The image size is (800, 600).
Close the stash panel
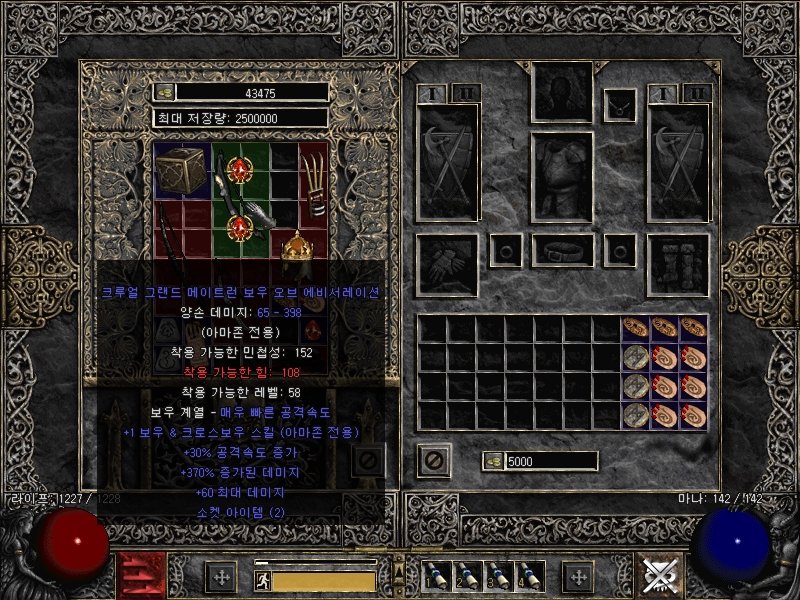[x=367, y=460]
